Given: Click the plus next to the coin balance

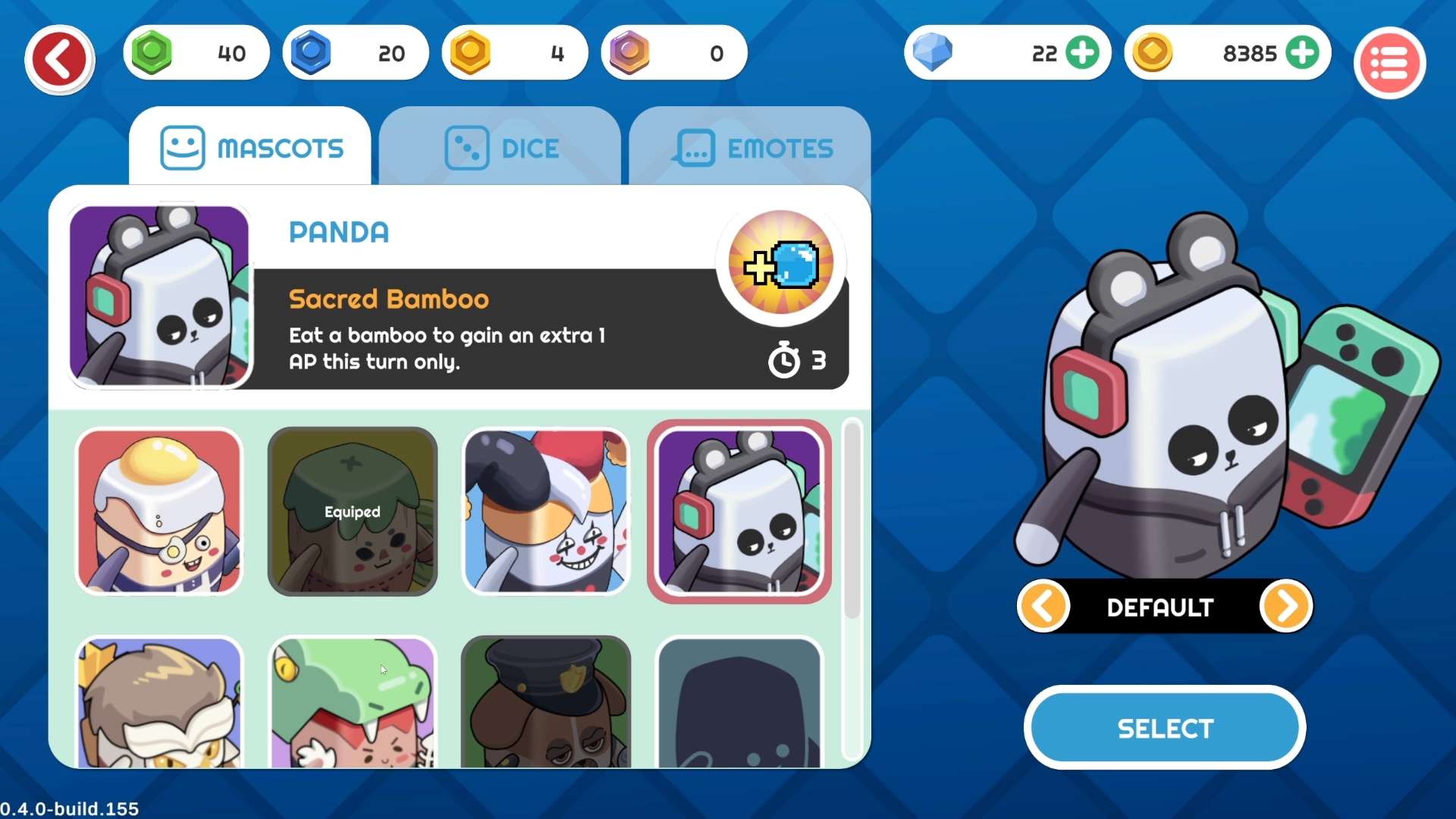Looking at the screenshot, I should tap(1304, 52).
